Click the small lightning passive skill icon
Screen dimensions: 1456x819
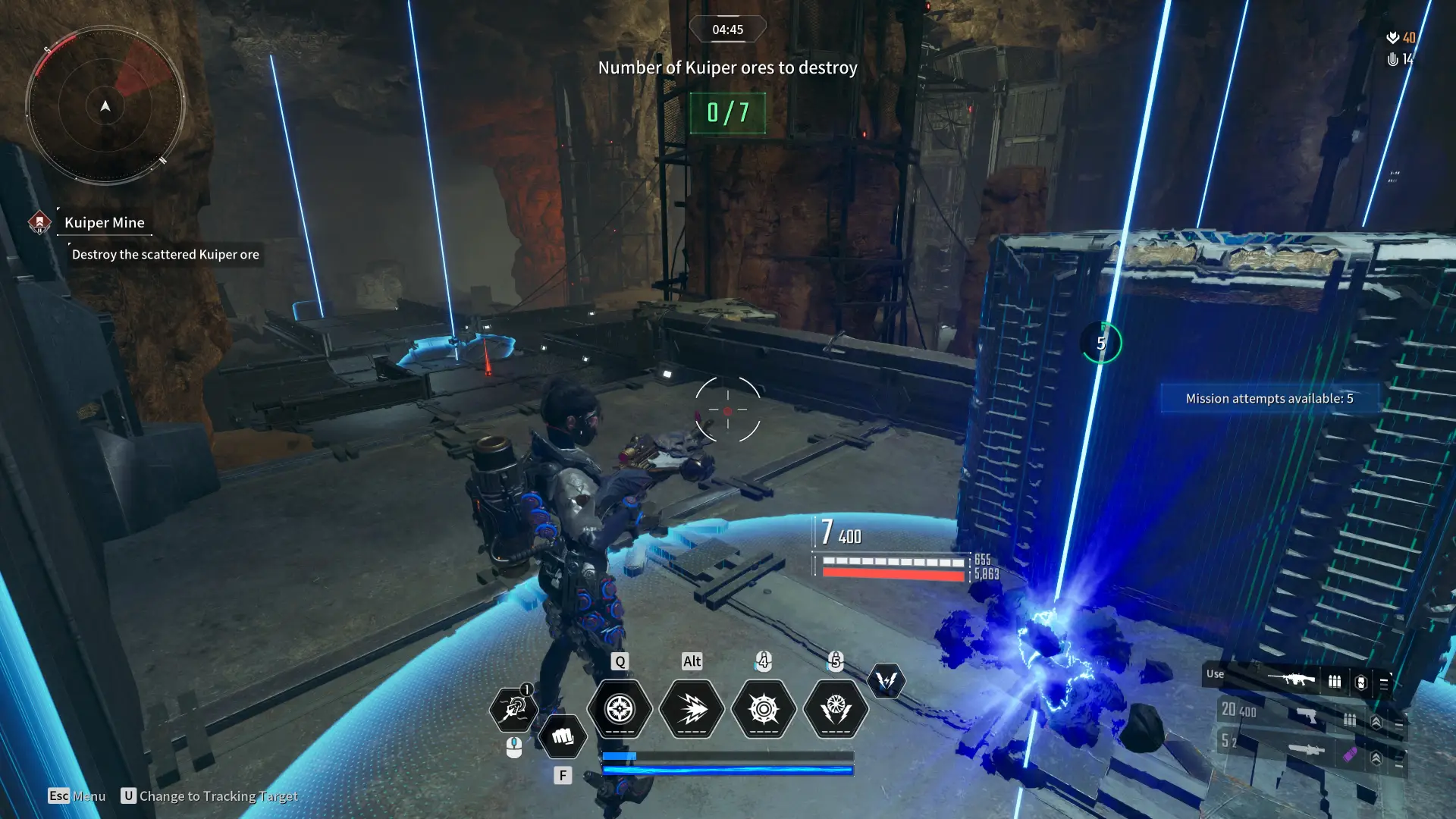(x=886, y=680)
